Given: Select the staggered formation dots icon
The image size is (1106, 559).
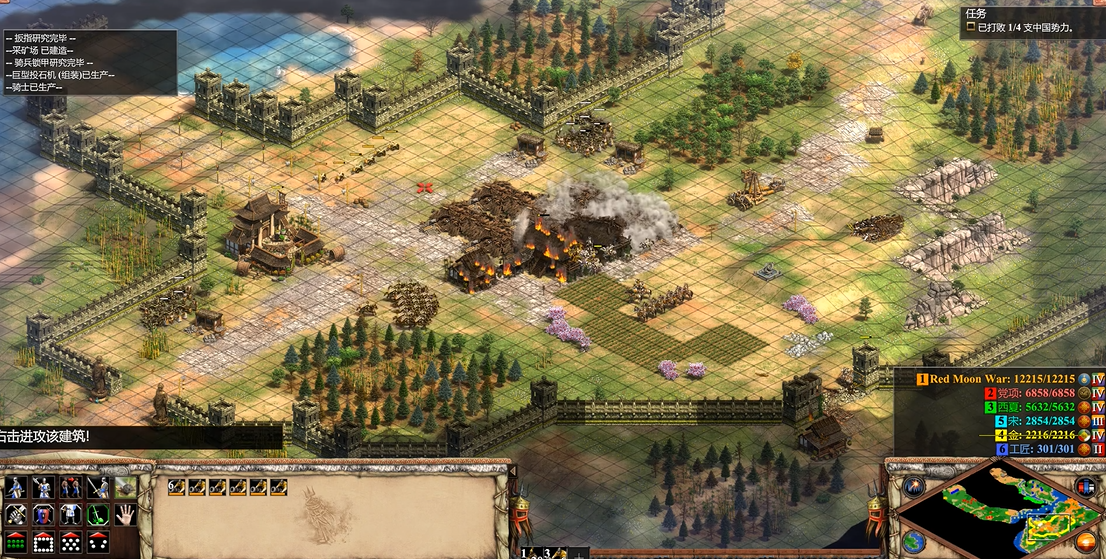Looking at the screenshot, I should pyautogui.click(x=70, y=542).
